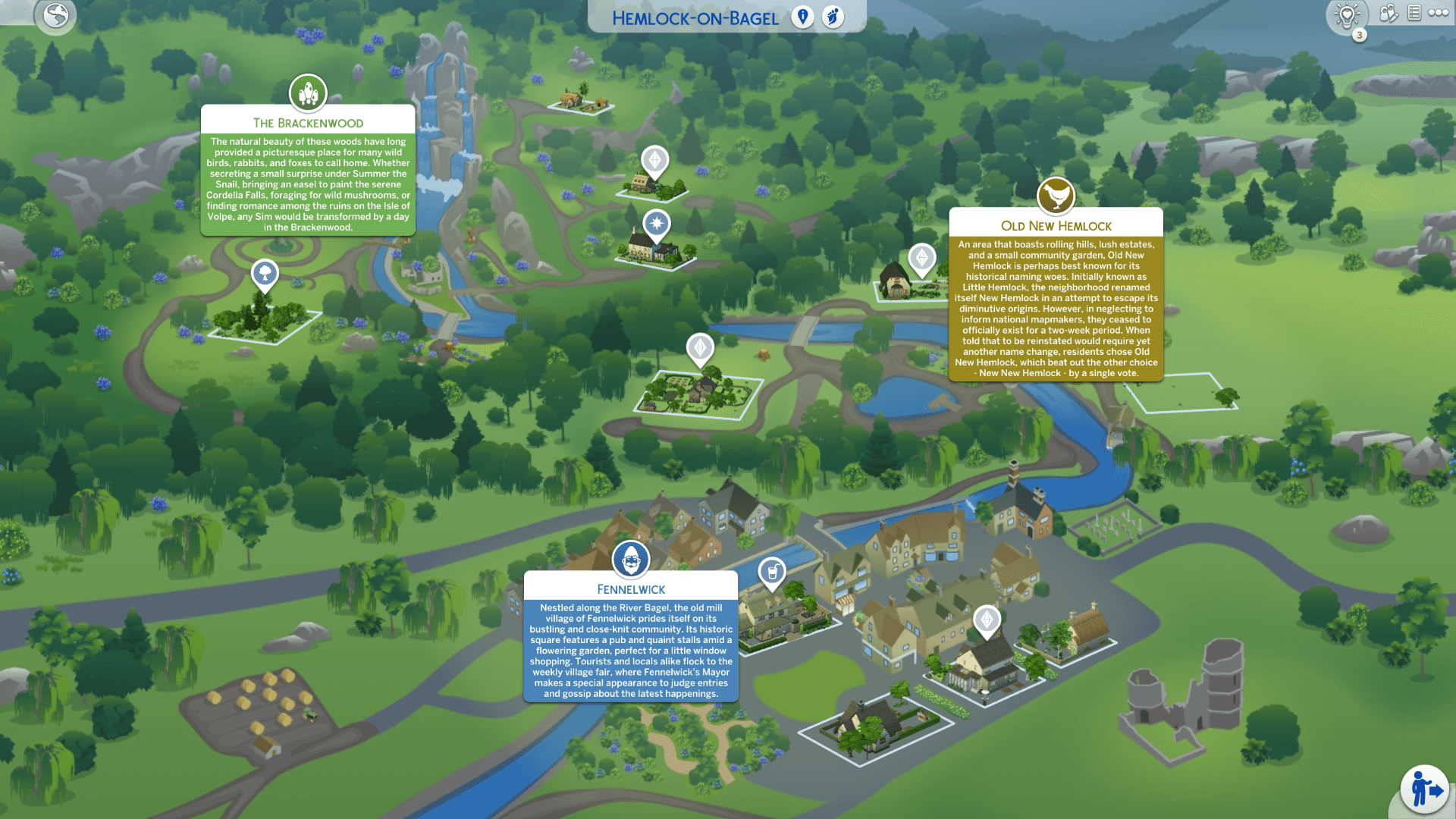Click the running Sim return-to-household button
Screen dimensions: 1456x819
click(x=1425, y=789)
